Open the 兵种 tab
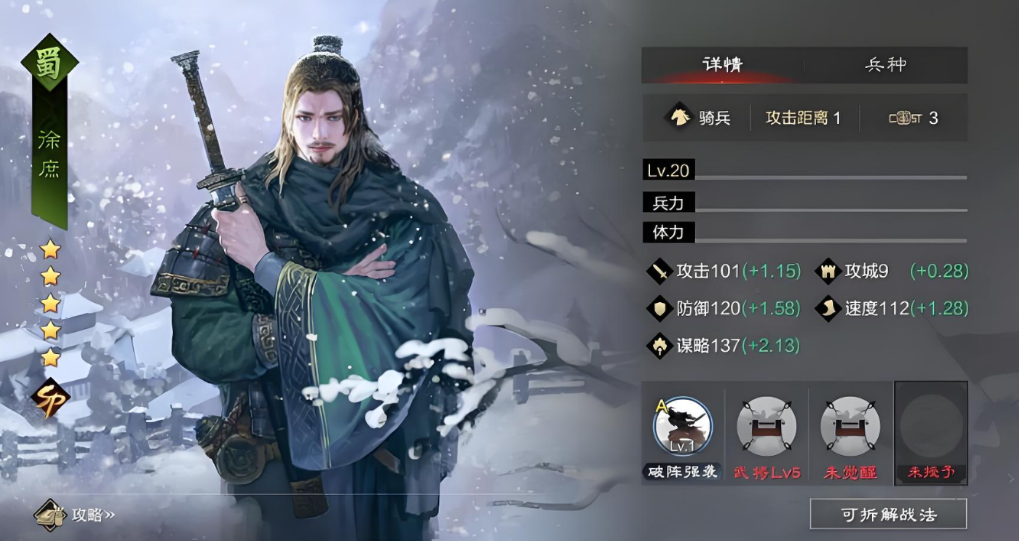Image resolution: width=1019 pixels, height=541 pixels. pyautogui.click(x=885, y=65)
